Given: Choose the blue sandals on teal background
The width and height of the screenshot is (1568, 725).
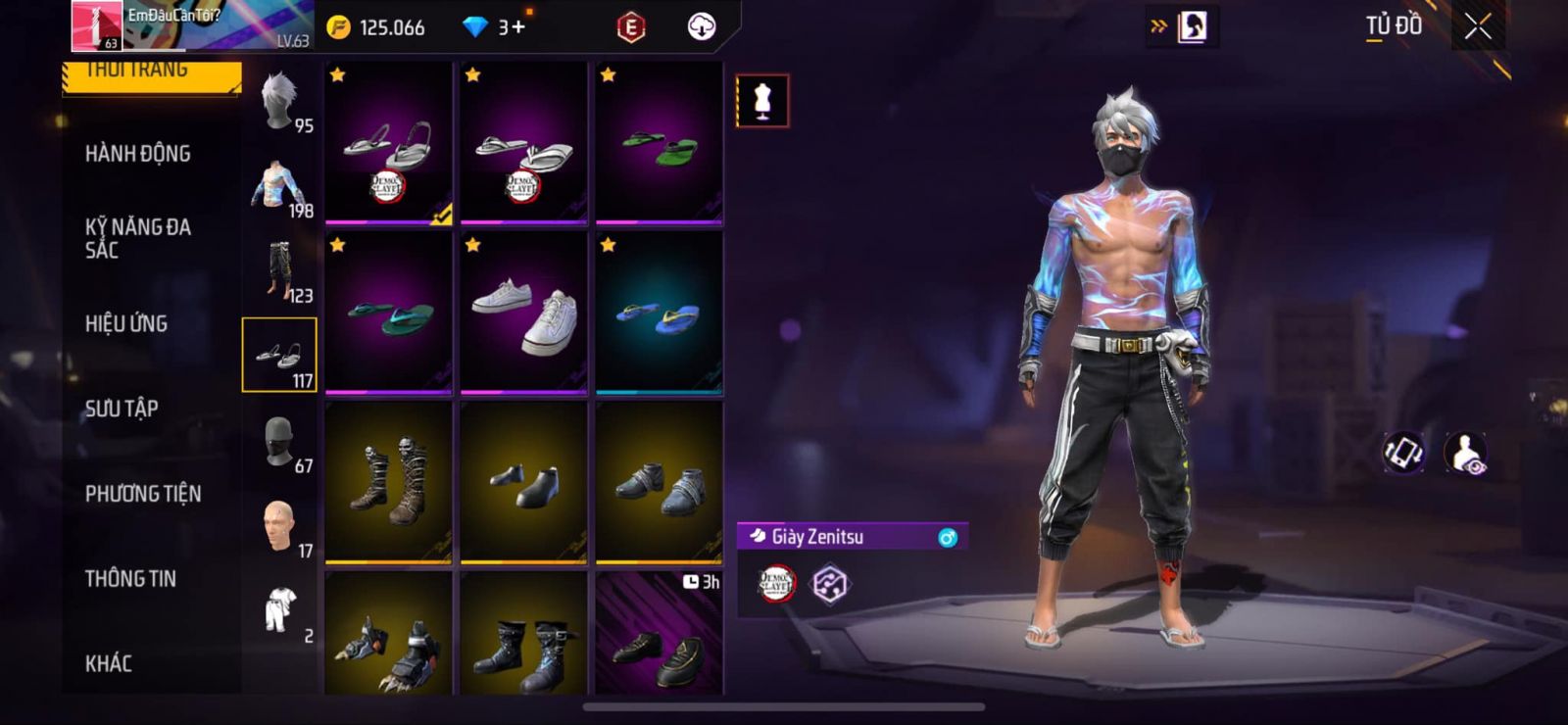Looking at the screenshot, I should (660, 314).
